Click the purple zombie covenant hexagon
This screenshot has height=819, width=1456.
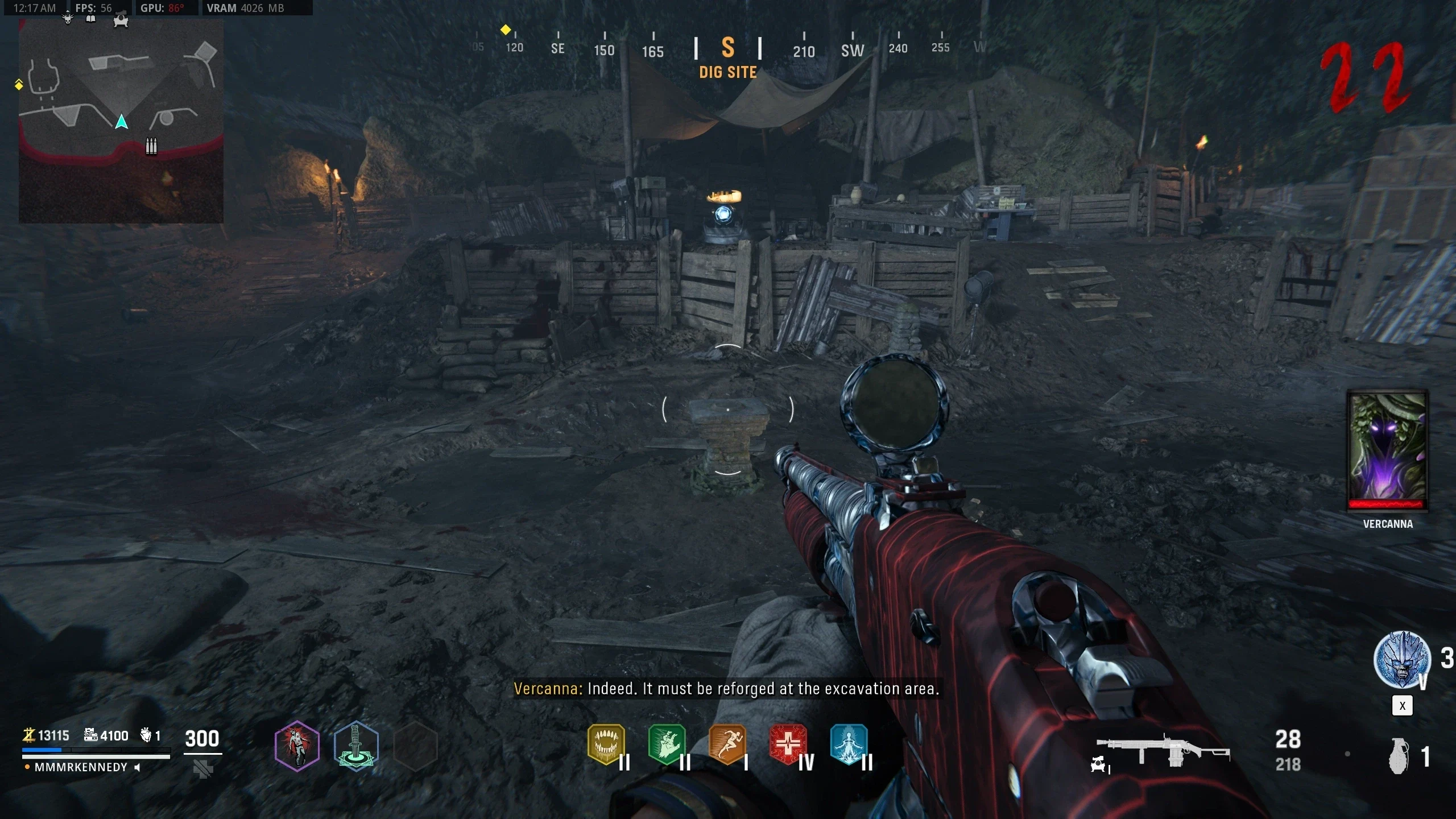297,746
